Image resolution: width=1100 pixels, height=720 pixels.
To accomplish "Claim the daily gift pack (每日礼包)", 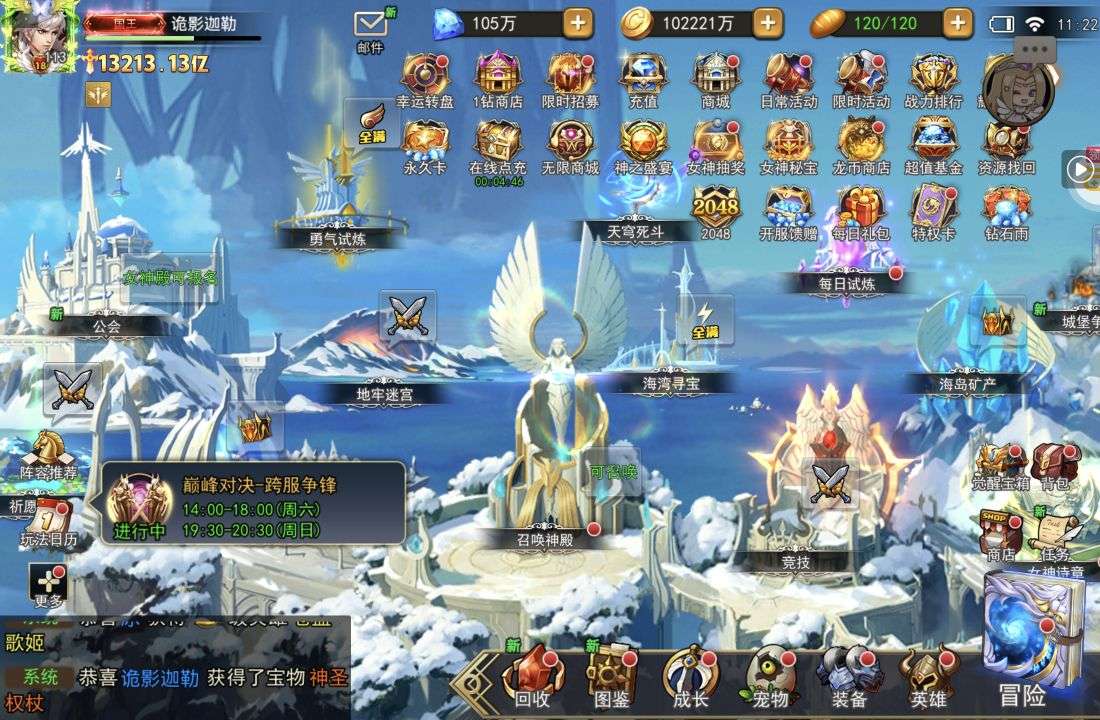I will [x=860, y=211].
